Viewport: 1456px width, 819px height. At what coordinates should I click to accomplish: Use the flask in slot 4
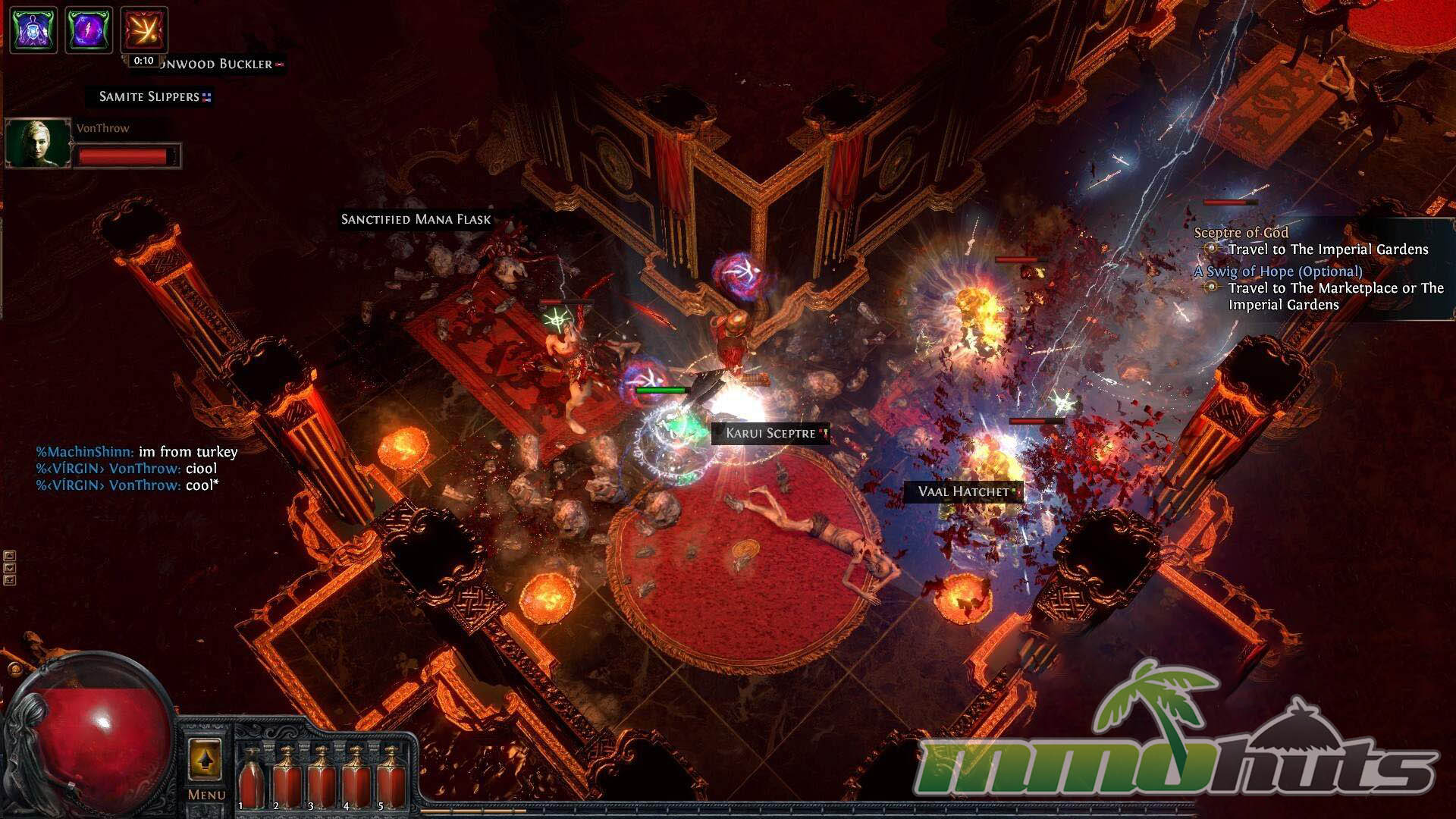pos(356,777)
